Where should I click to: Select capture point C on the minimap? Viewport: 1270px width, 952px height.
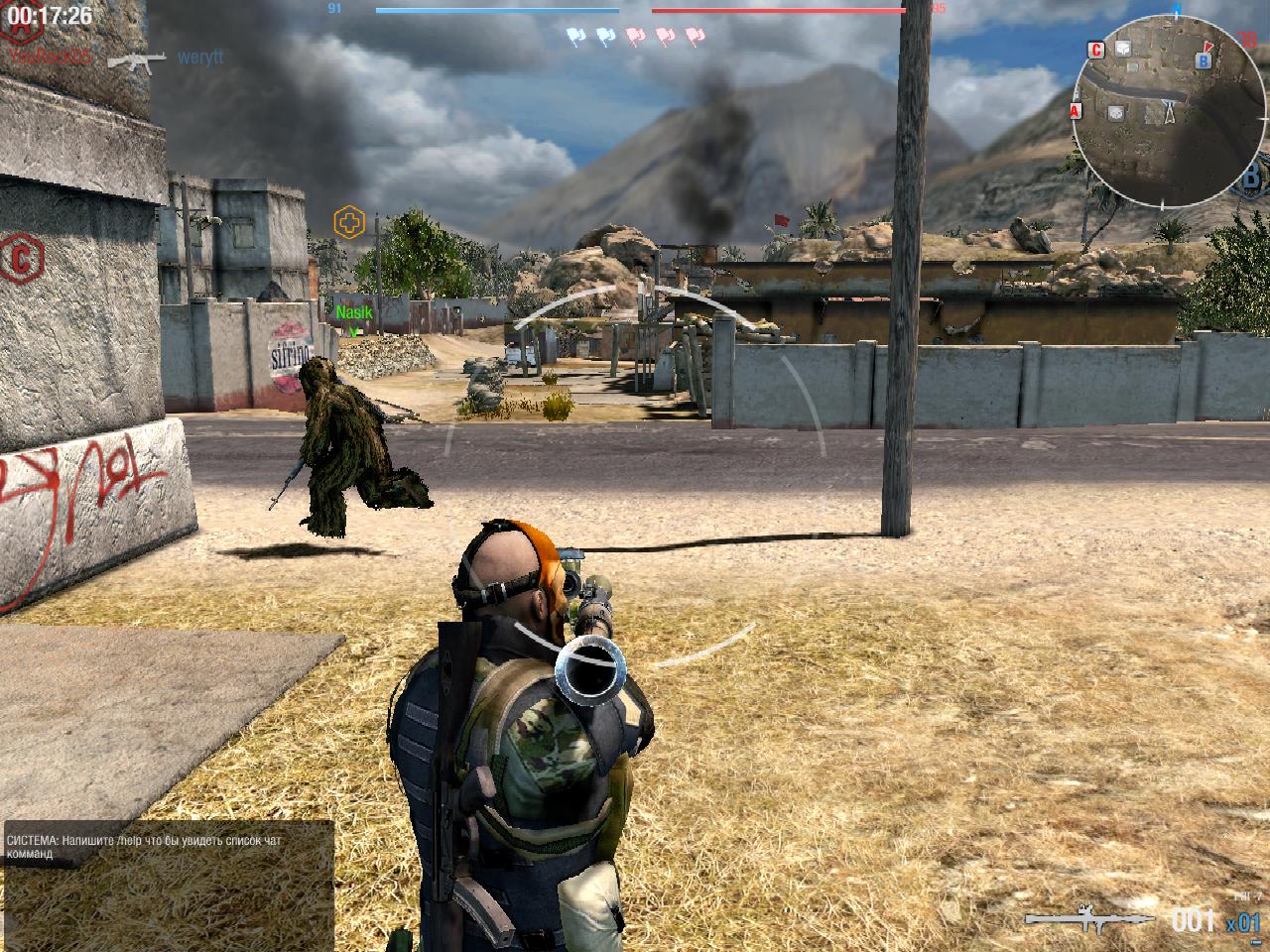[1096, 49]
